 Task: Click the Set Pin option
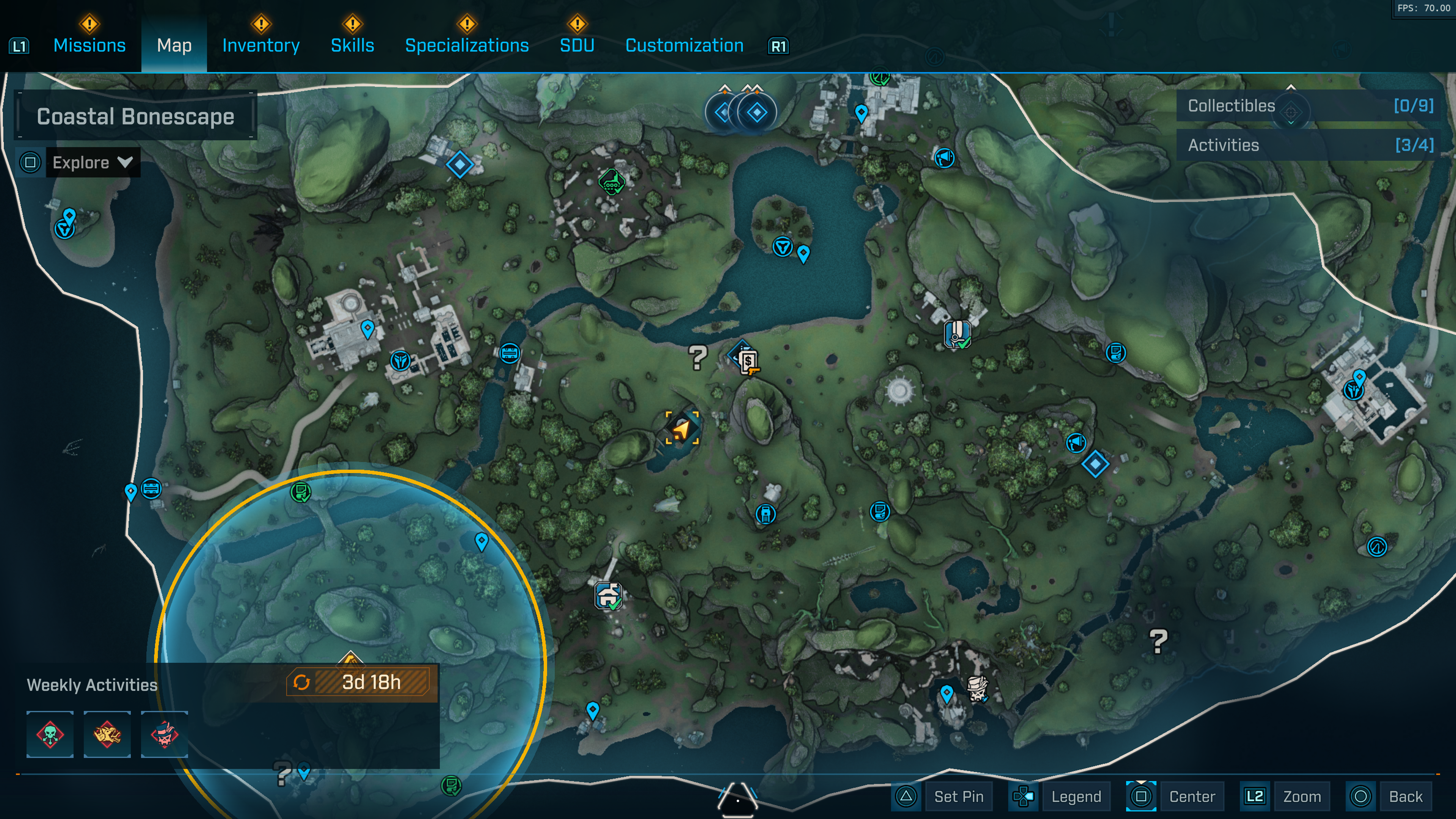point(958,796)
